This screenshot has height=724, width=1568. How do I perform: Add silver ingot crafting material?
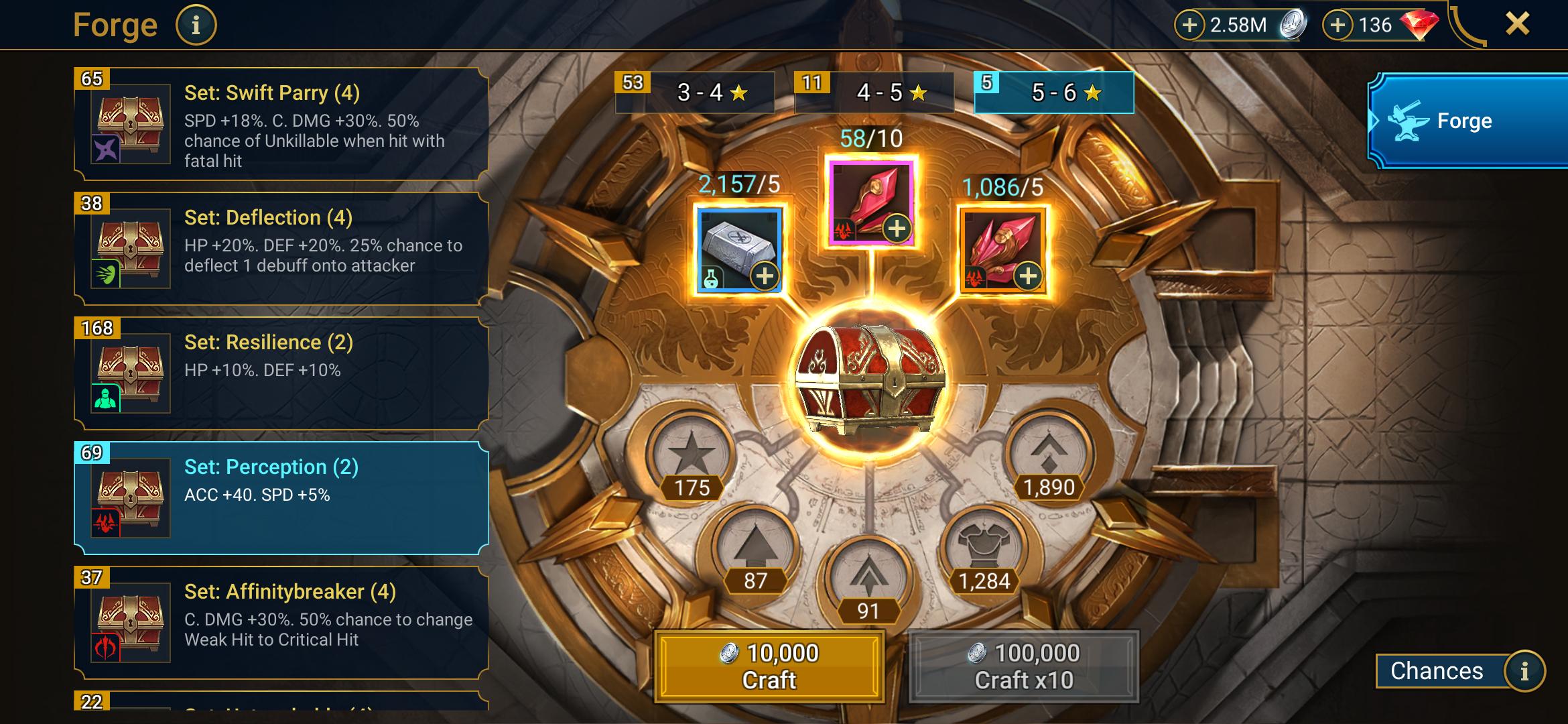(764, 276)
